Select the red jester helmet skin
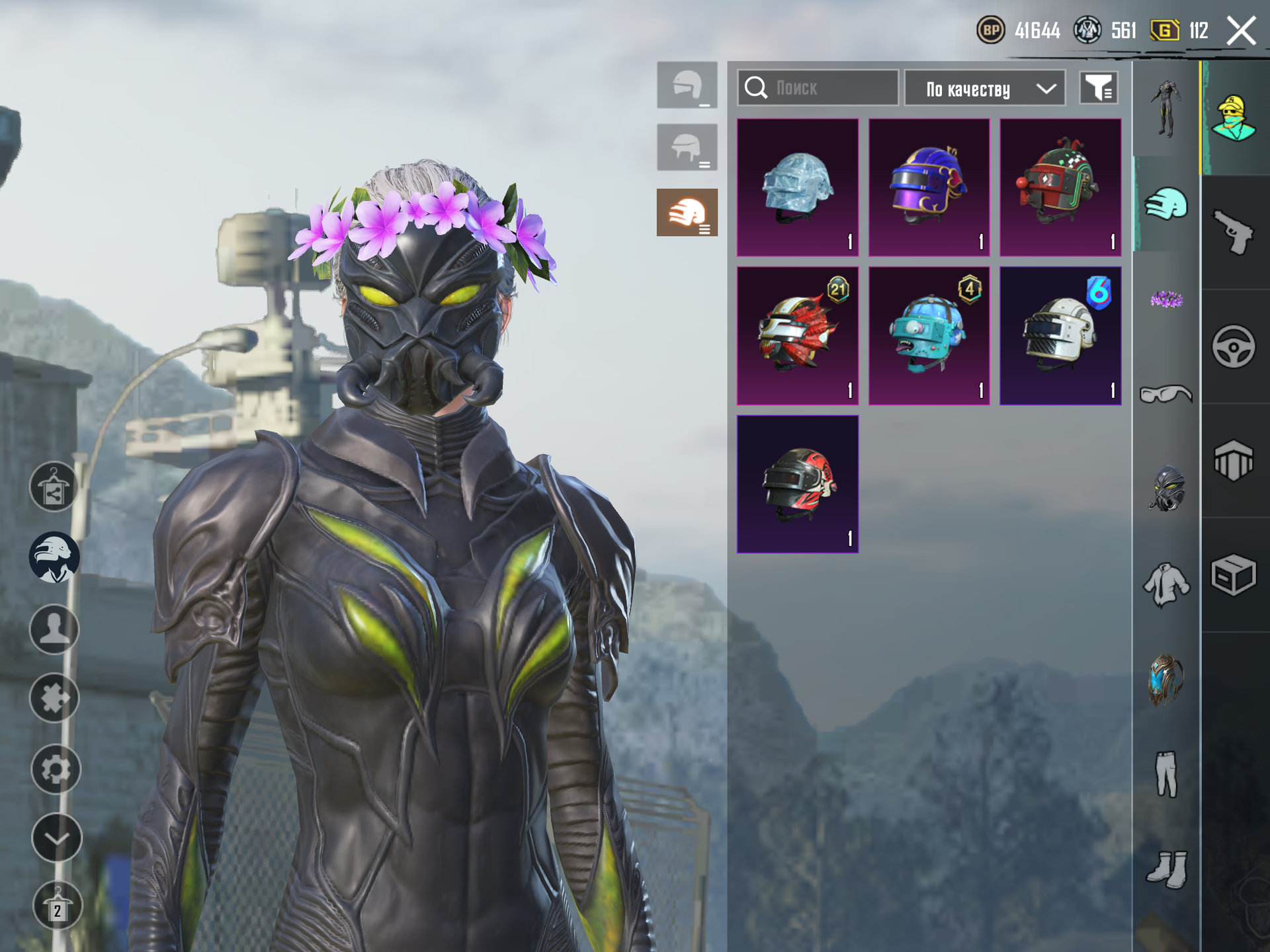The height and width of the screenshot is (952, 1270). 1060,187
